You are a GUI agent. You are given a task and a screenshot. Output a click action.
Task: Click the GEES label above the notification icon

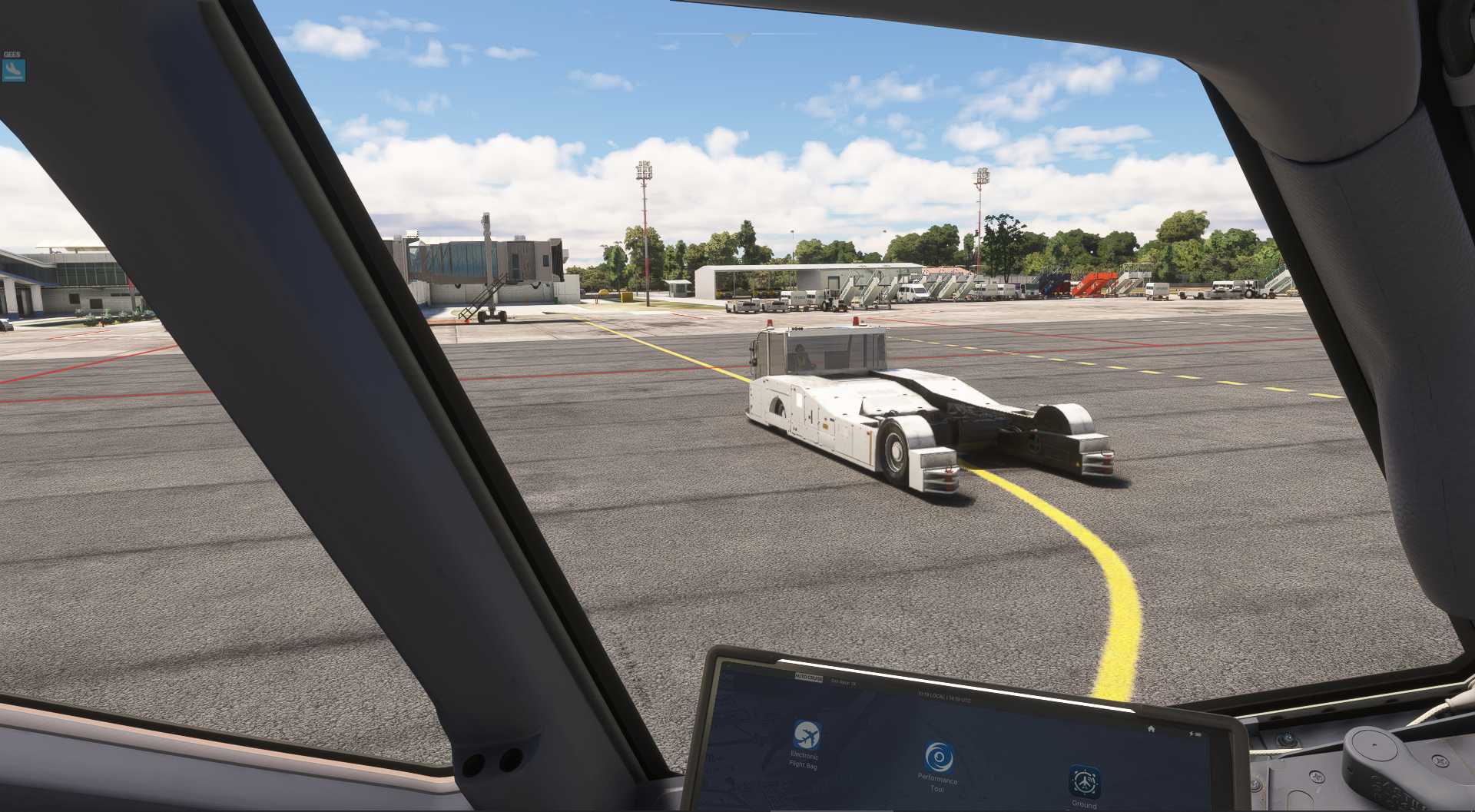[x=11, y=54]
